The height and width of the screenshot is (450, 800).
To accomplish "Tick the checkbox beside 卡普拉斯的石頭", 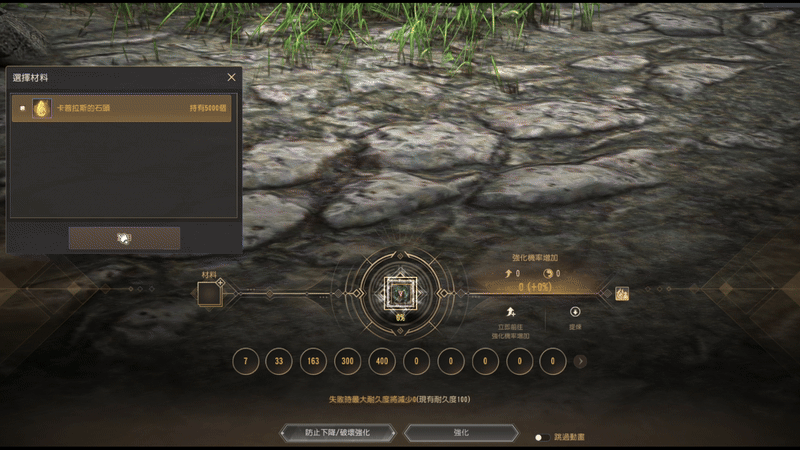I will [x=22, y=108].
